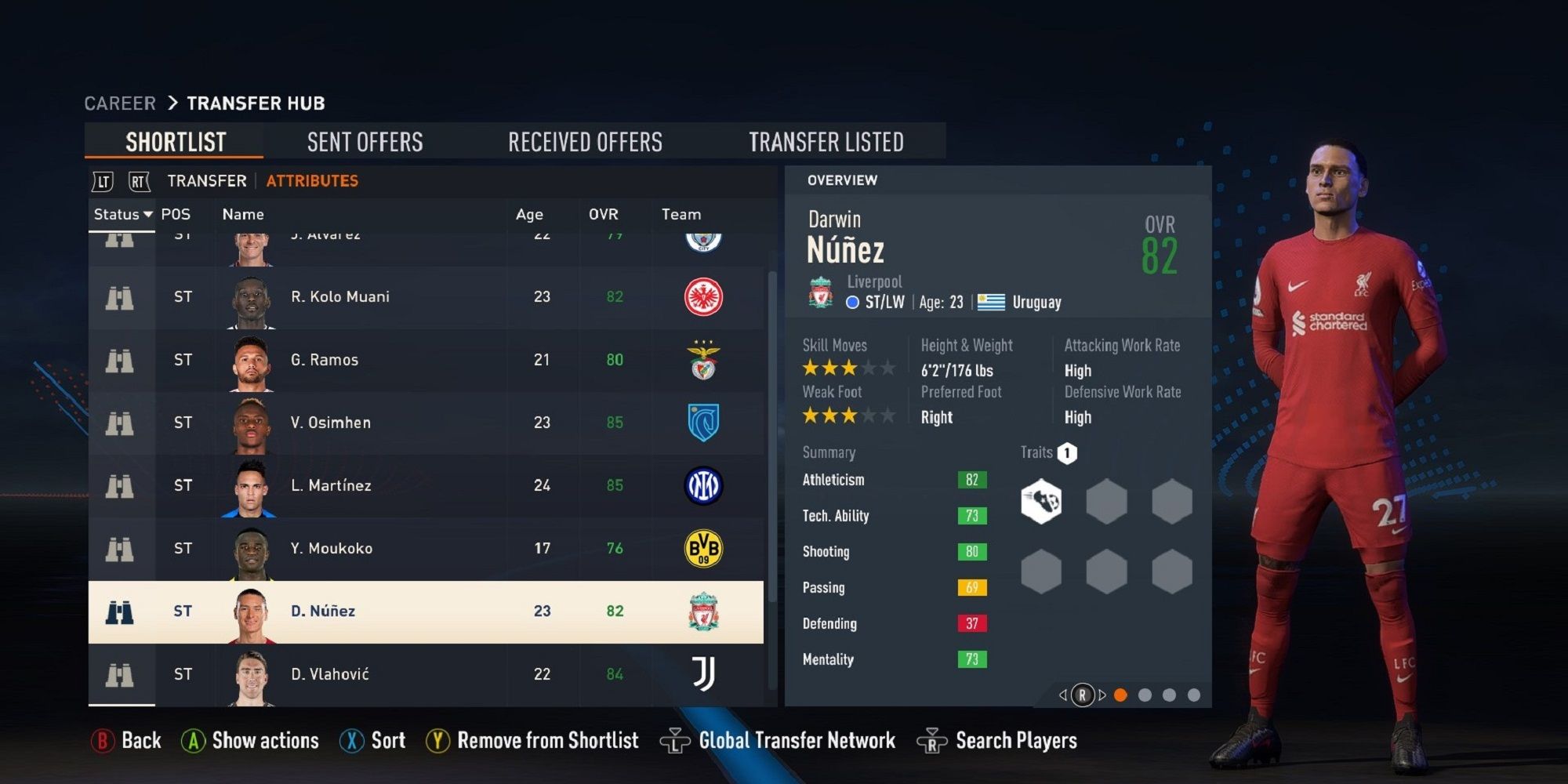Switch to the Received Offers tab

pos(586,141)
